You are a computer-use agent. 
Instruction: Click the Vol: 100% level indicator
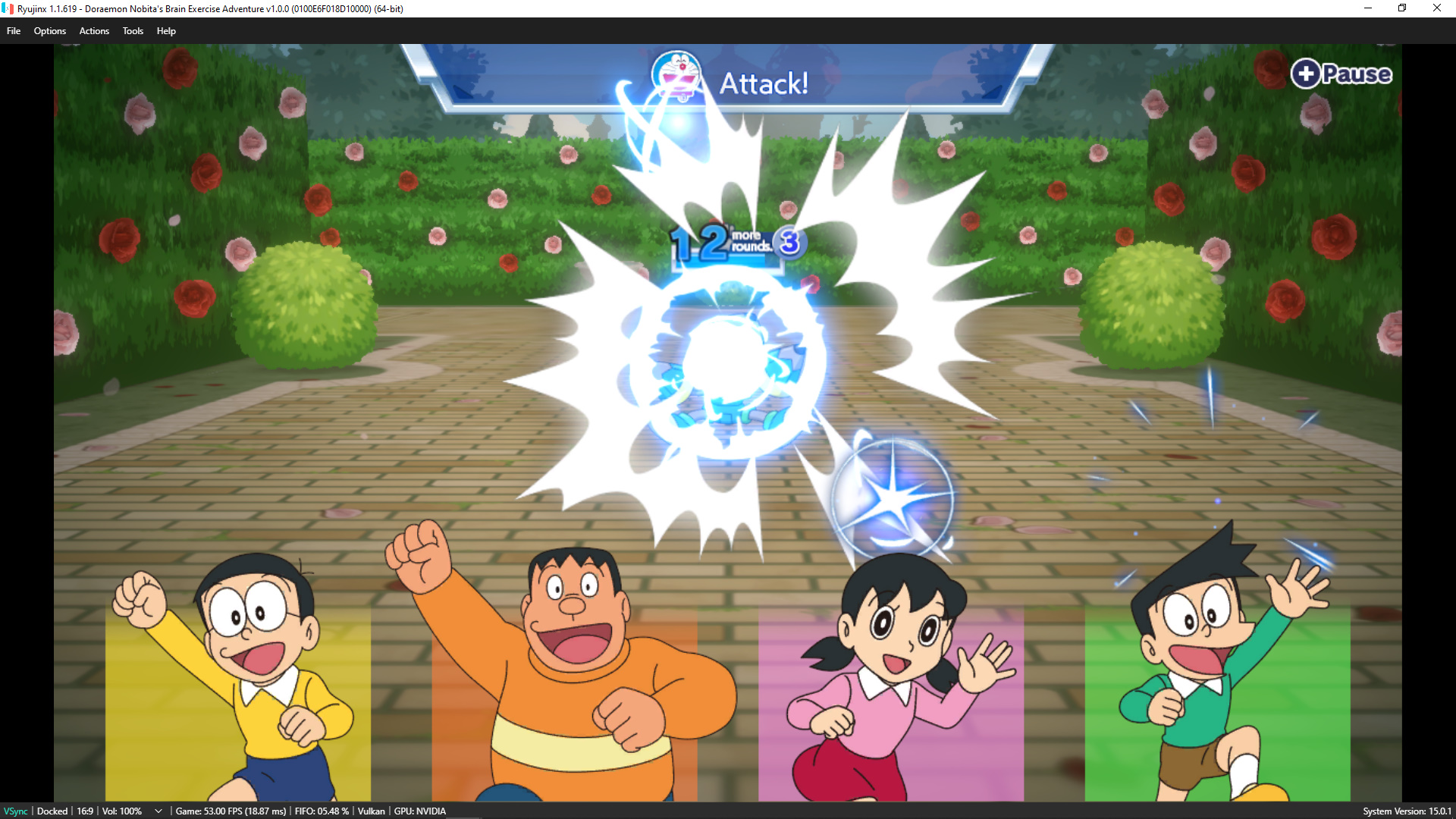point(120,811)
